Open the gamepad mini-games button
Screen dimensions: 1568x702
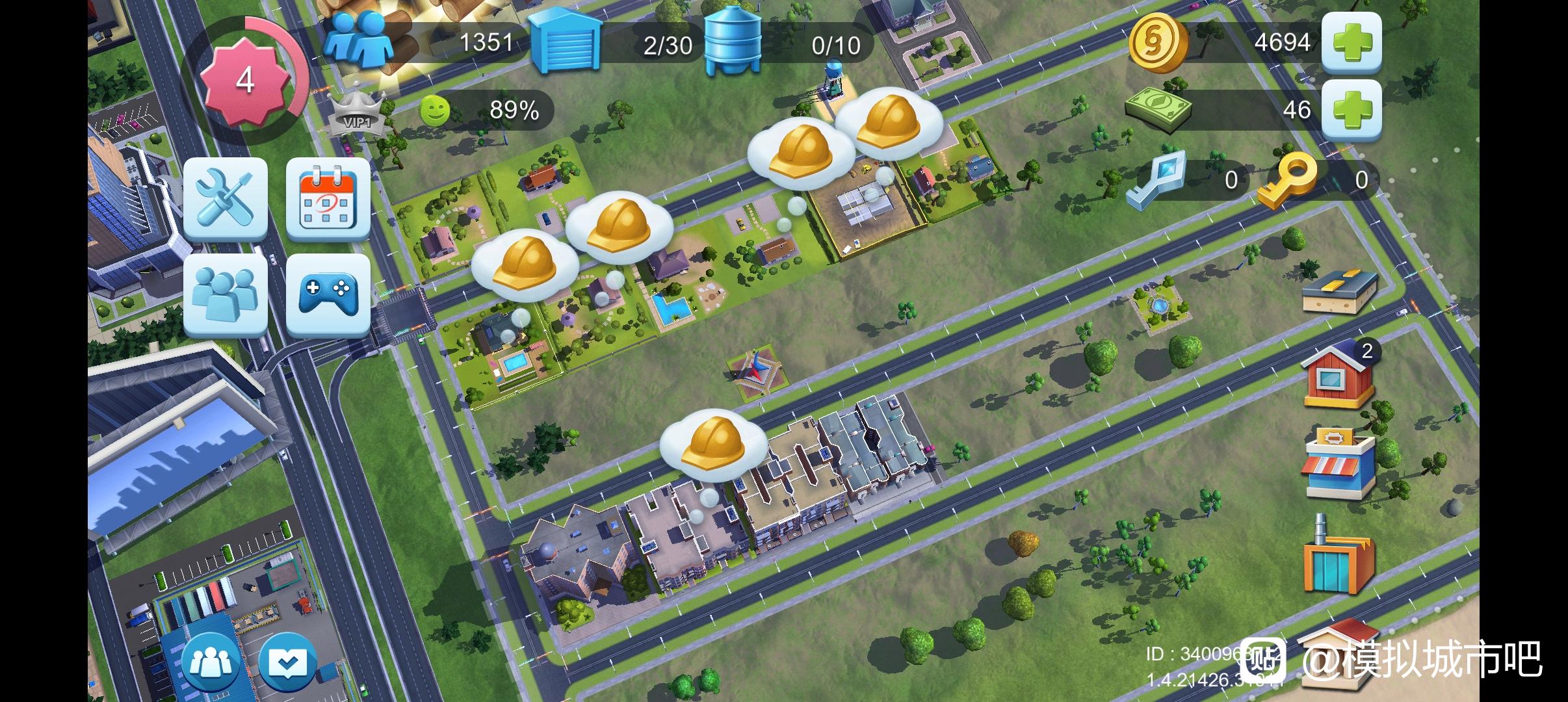(x=328, y=294)
